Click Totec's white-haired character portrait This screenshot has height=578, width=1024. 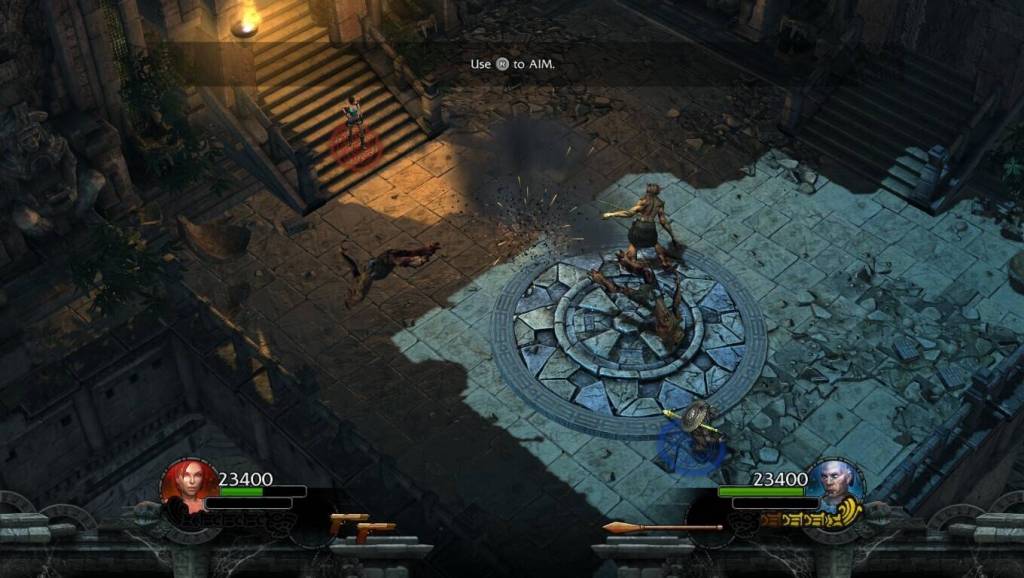tap(836, 485)
